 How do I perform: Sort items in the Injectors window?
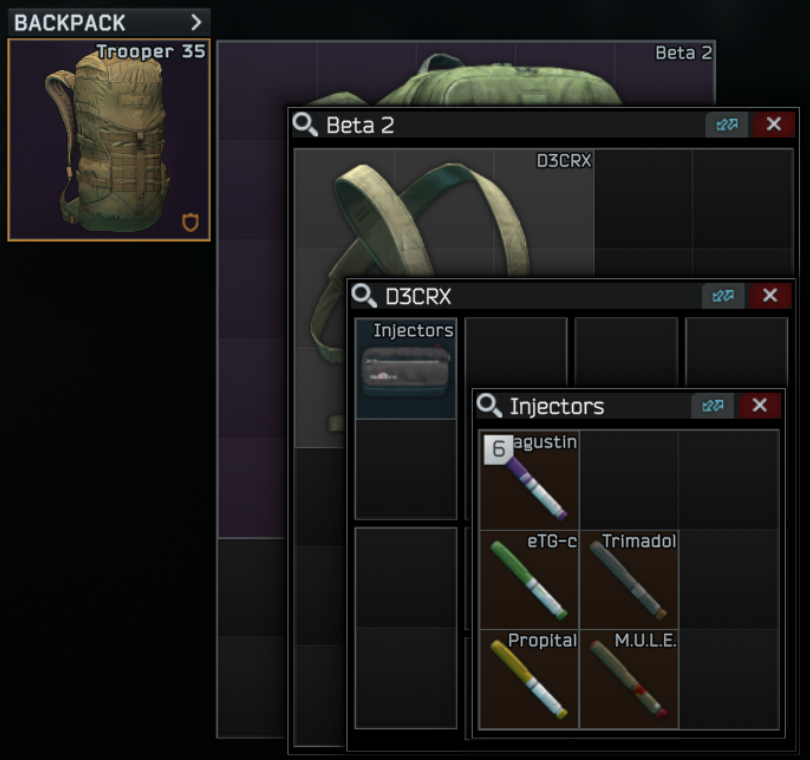713,405
